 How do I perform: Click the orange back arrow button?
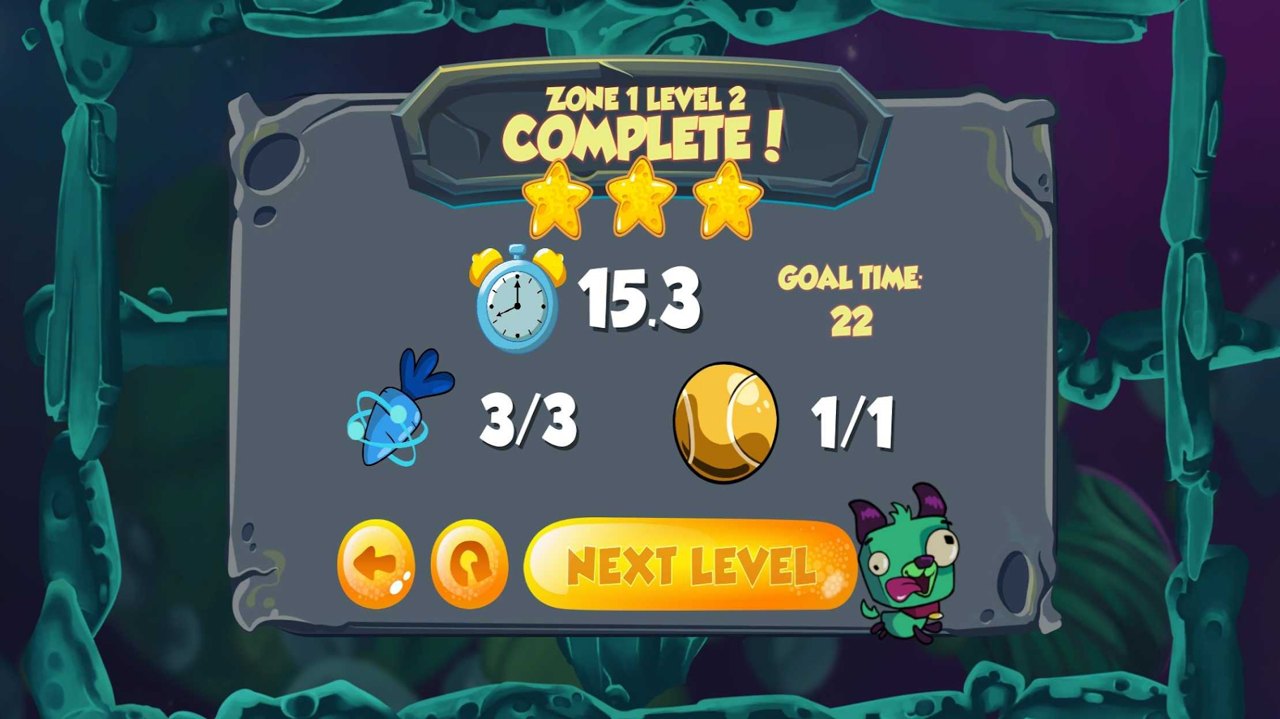pos(376,565)
